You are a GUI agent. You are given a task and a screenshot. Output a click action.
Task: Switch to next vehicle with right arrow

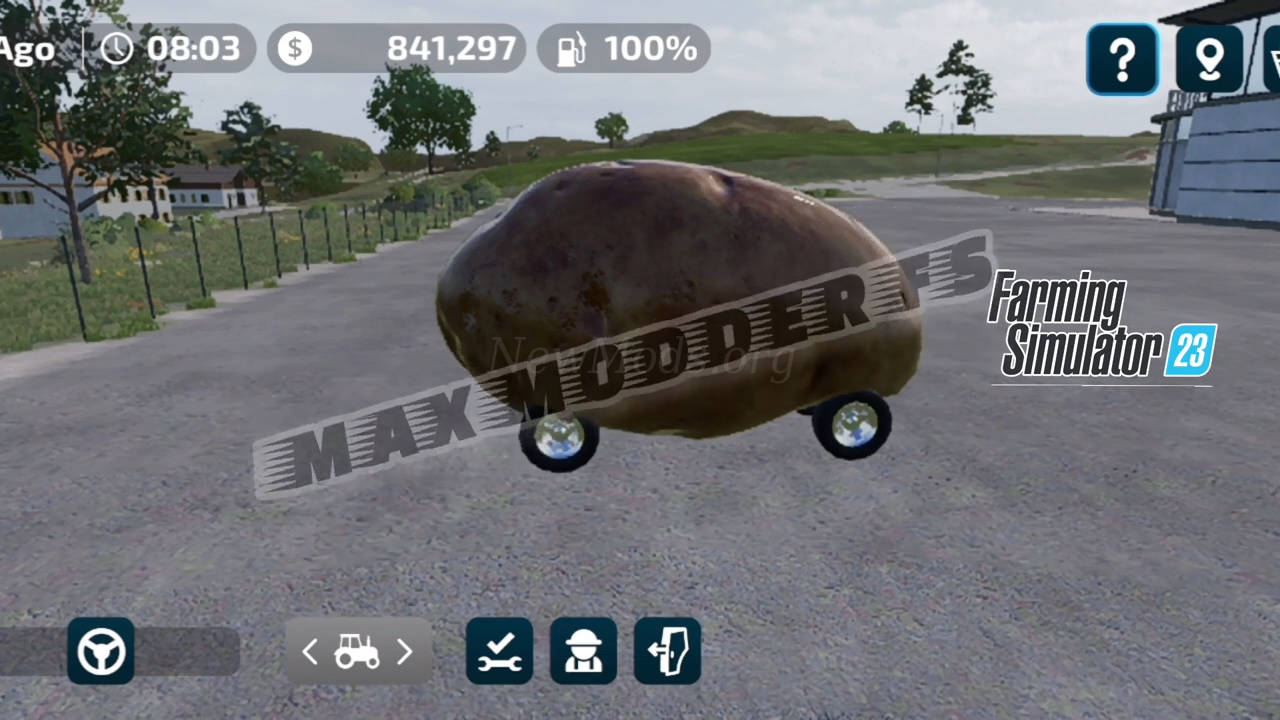(x=405, y=652)
